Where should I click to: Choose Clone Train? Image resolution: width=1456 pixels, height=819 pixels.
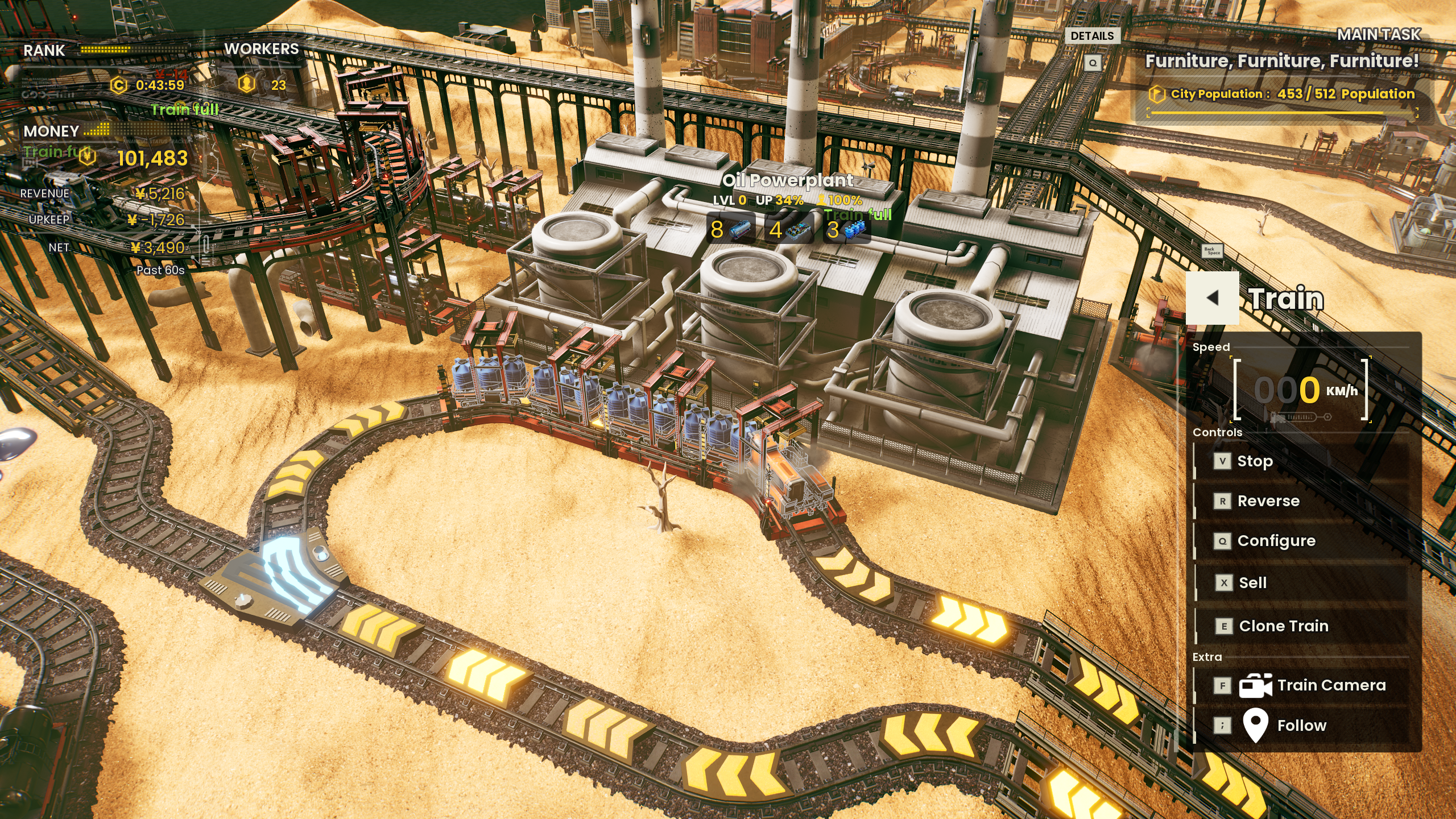[x=1283, y=626]
